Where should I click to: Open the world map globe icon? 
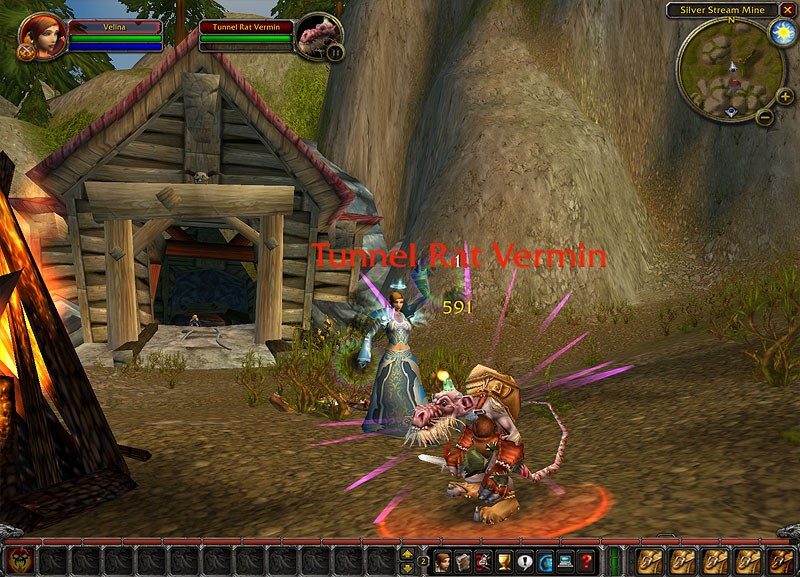click(546, 561)
